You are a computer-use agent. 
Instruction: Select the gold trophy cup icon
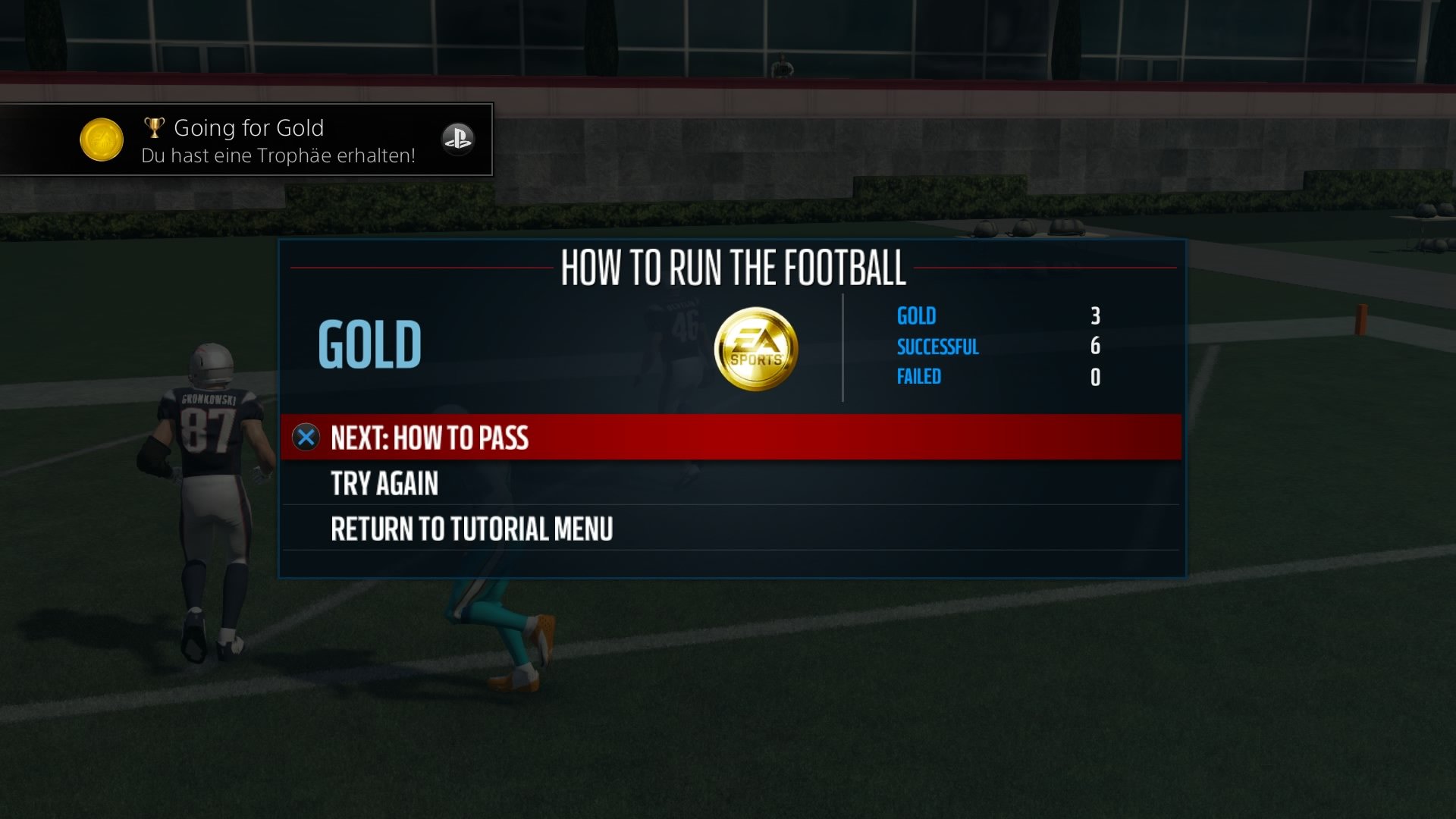(155, 127)
